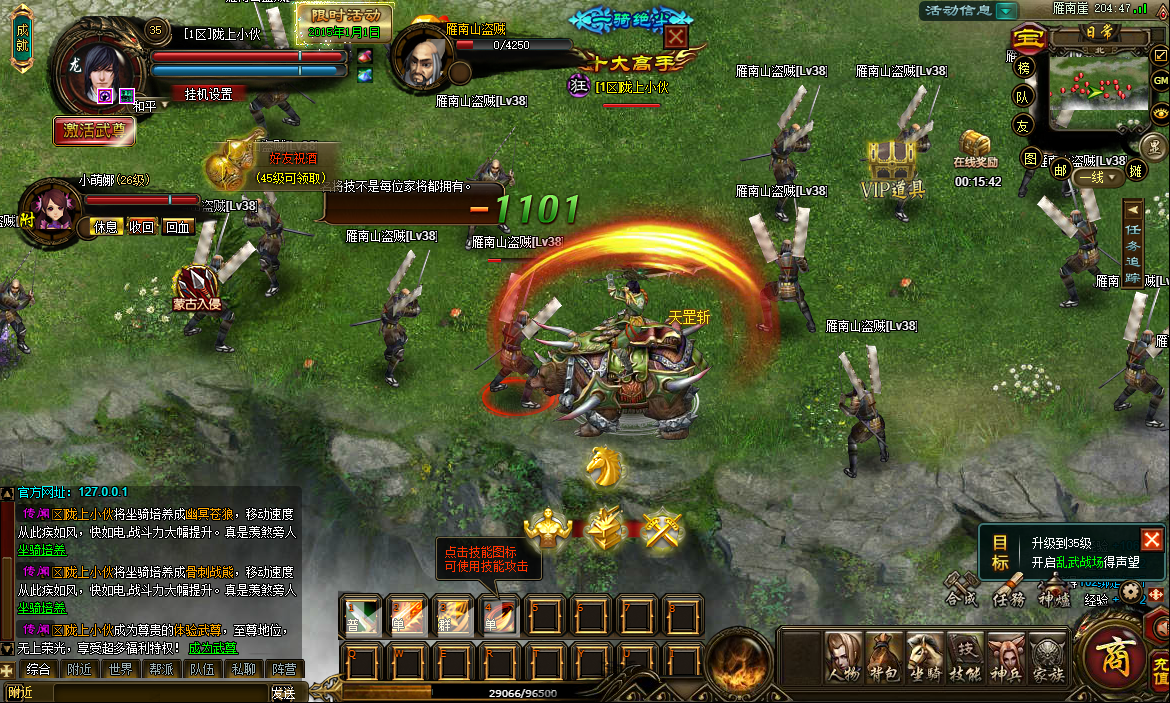Image resolution: width=1170 pixels, height=703 pixels.
Task: Open the 一线 channel line dropdown
Action: [1097, 178]
